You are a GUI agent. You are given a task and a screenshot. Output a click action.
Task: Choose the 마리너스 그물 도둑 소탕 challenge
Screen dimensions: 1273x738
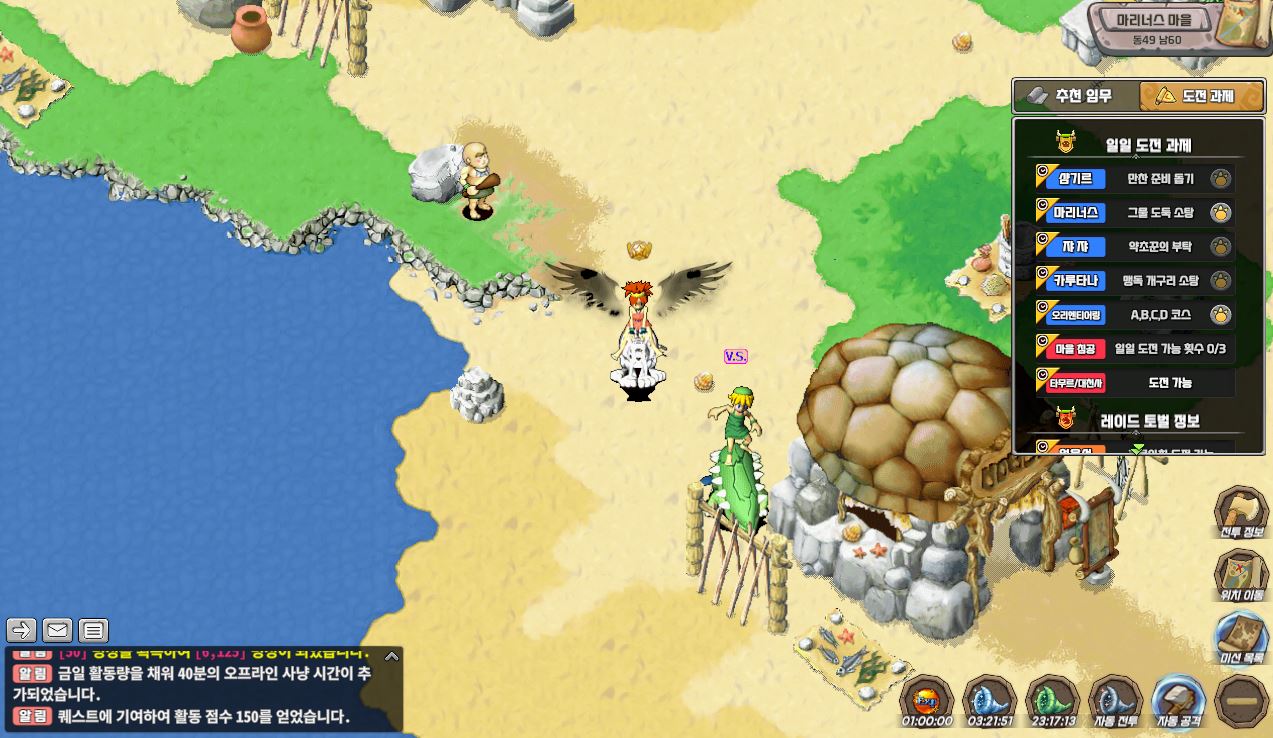click(1135, 212)
